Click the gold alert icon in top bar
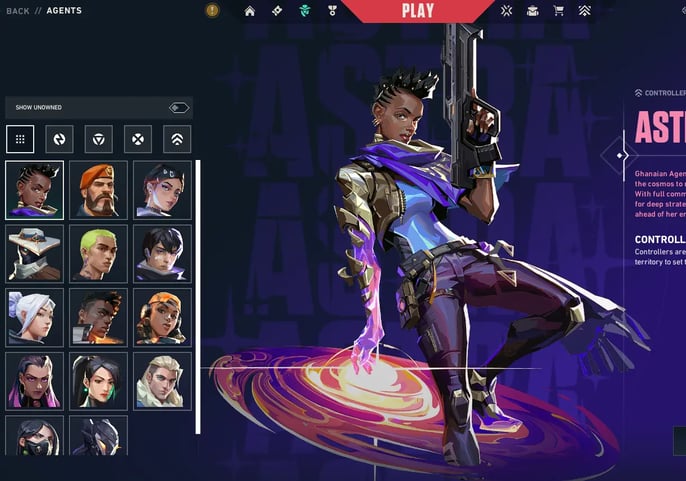Image resolution: width=686 pixels, height=481 pixels. click(x=212, y=11)
